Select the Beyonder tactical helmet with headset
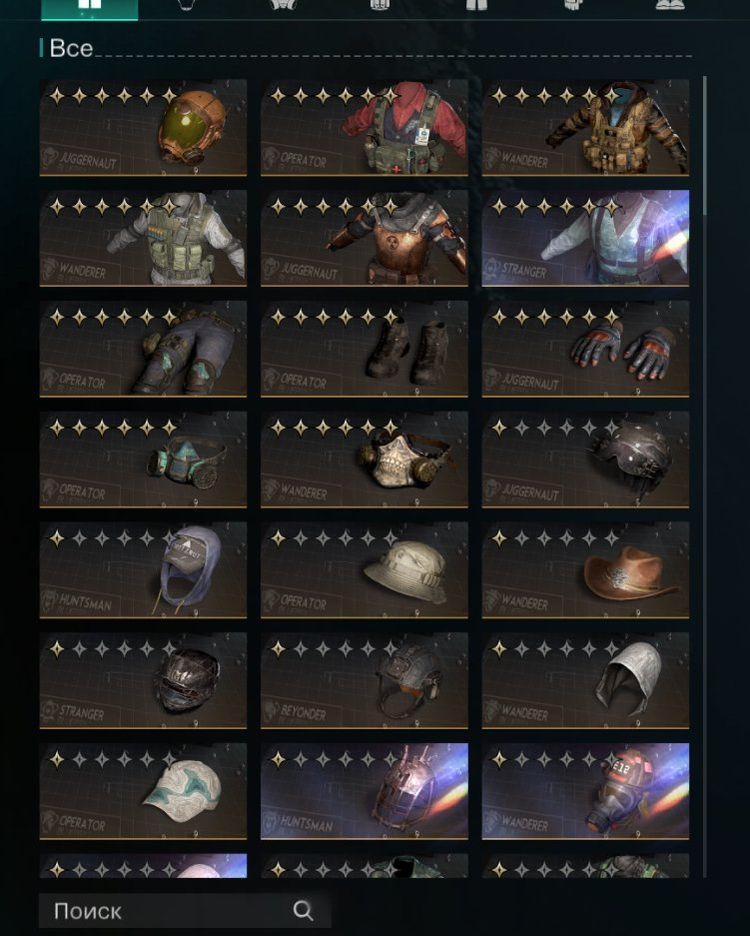The image size is (750, 936). pos(364,679)
